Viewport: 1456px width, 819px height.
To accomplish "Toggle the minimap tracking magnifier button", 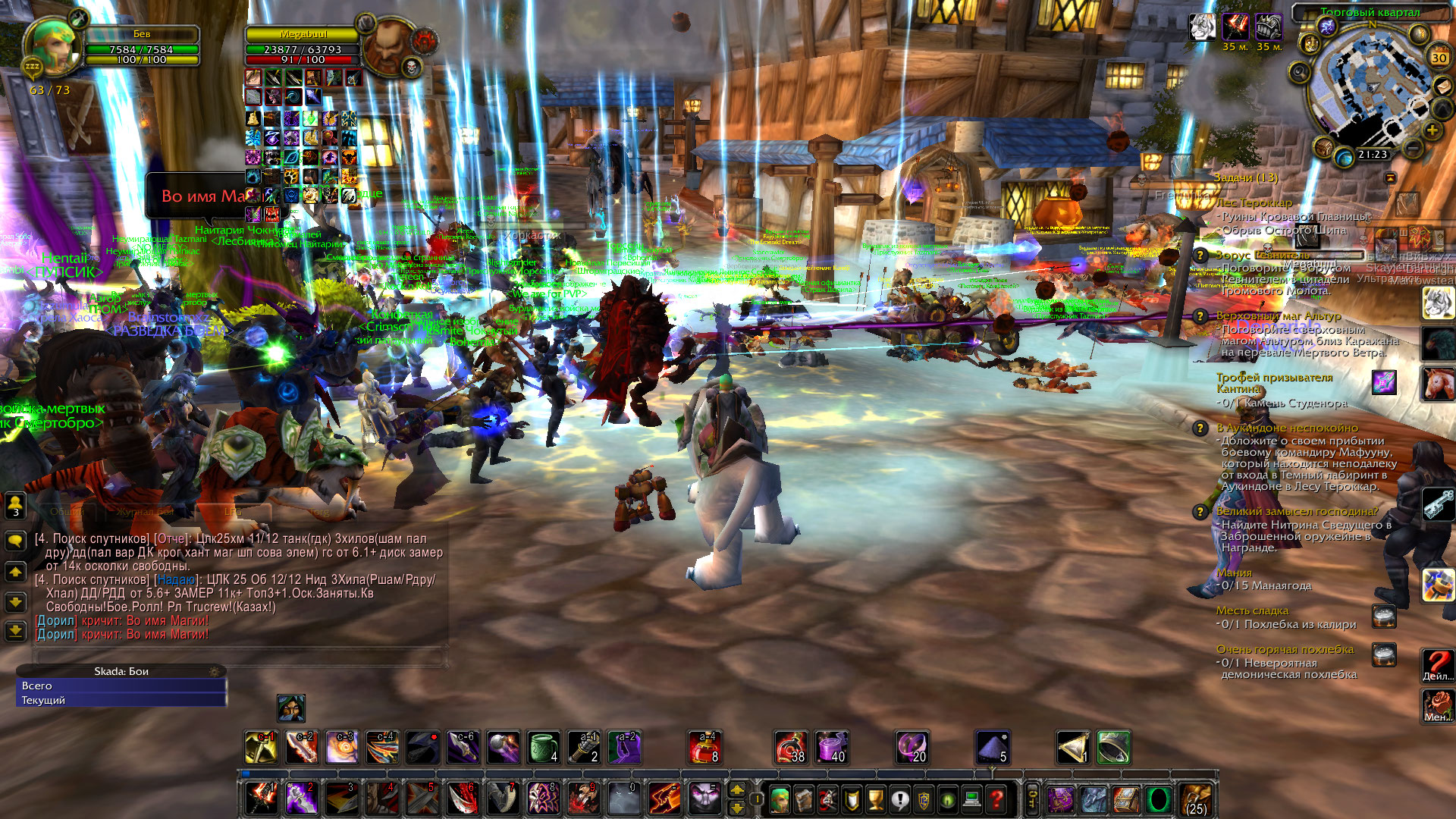I will click(x=1299, y=73).
